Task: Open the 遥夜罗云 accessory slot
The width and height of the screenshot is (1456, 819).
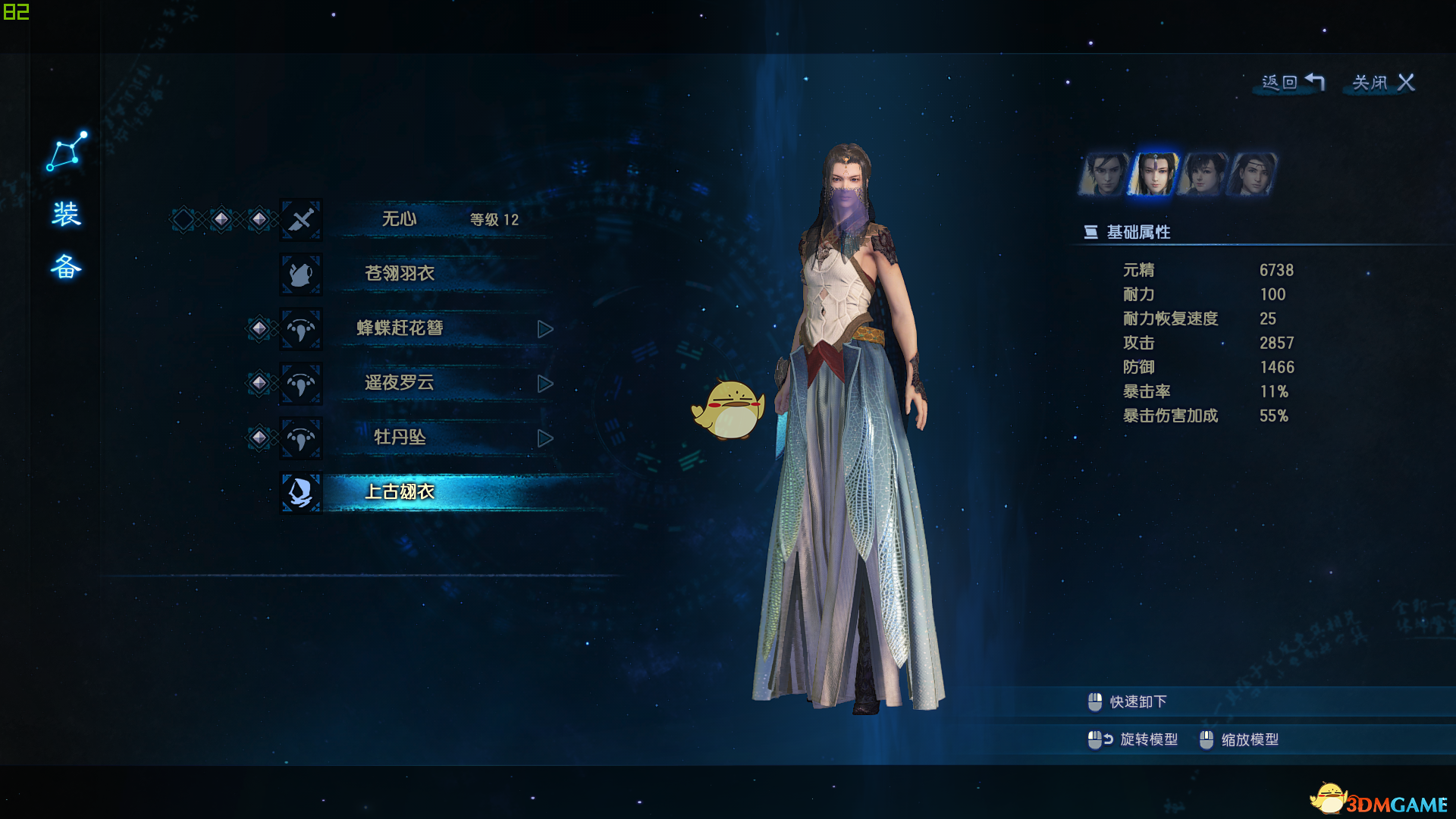Action: (400, 383)
